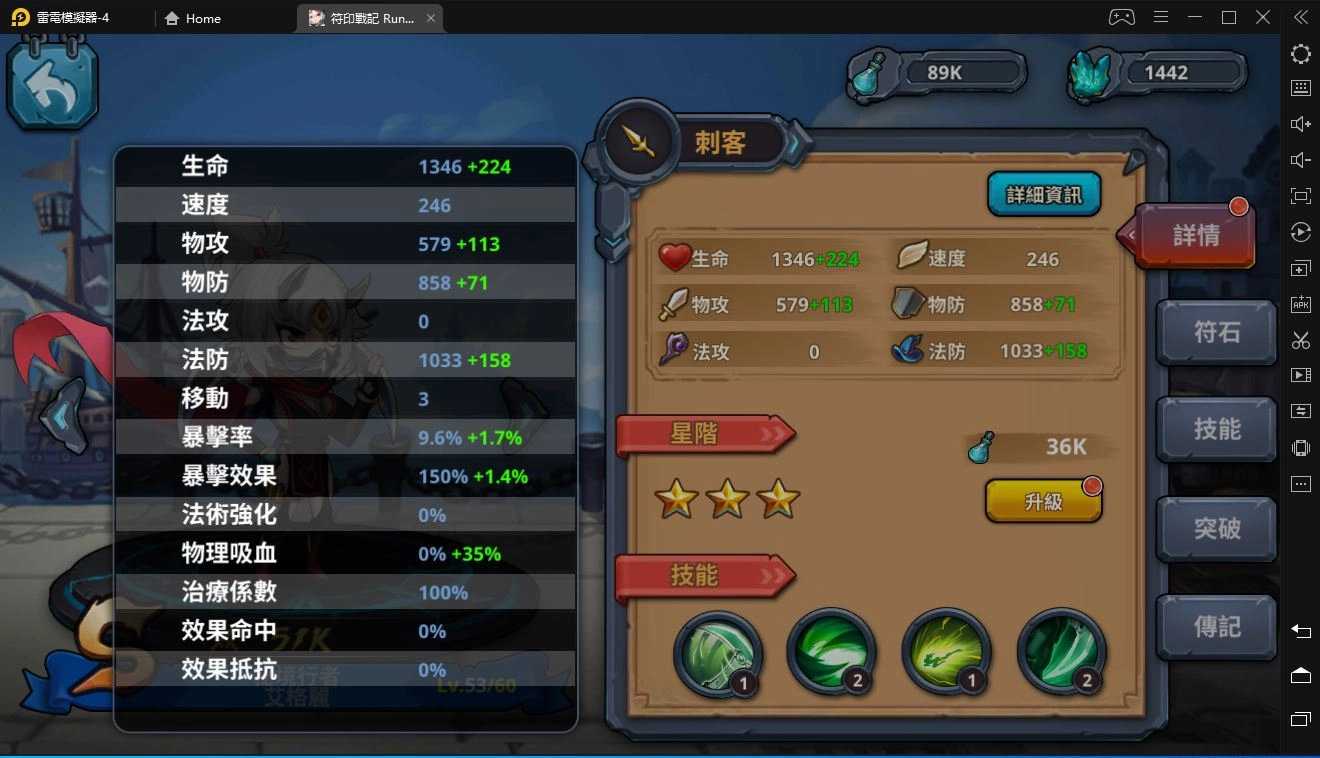Click the potion currency icon at top
This screenshot has width=1320, height=758.
(x=872, y=75)
